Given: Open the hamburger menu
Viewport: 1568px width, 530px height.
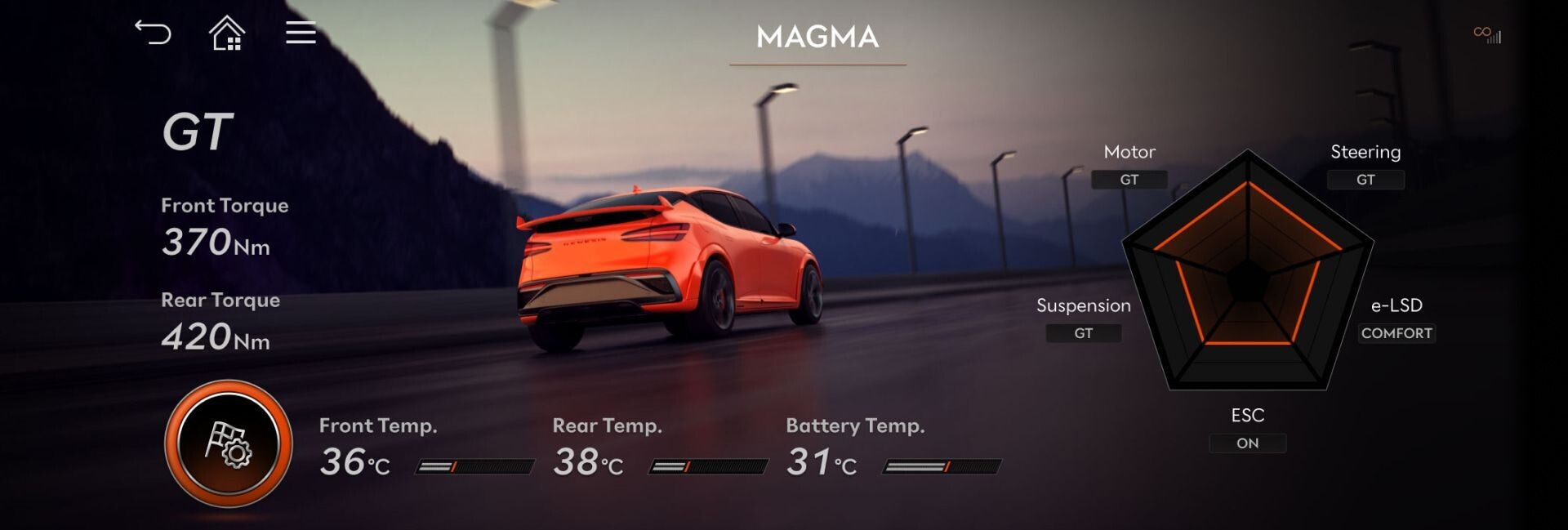Looking at the screenshot, I should (x=301, y=33).
